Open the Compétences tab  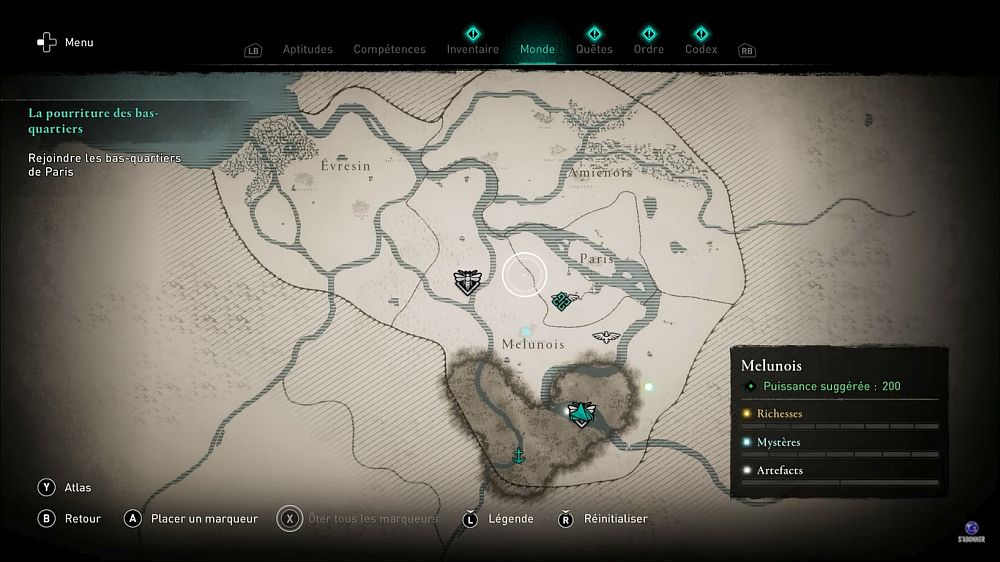(389, 49)
